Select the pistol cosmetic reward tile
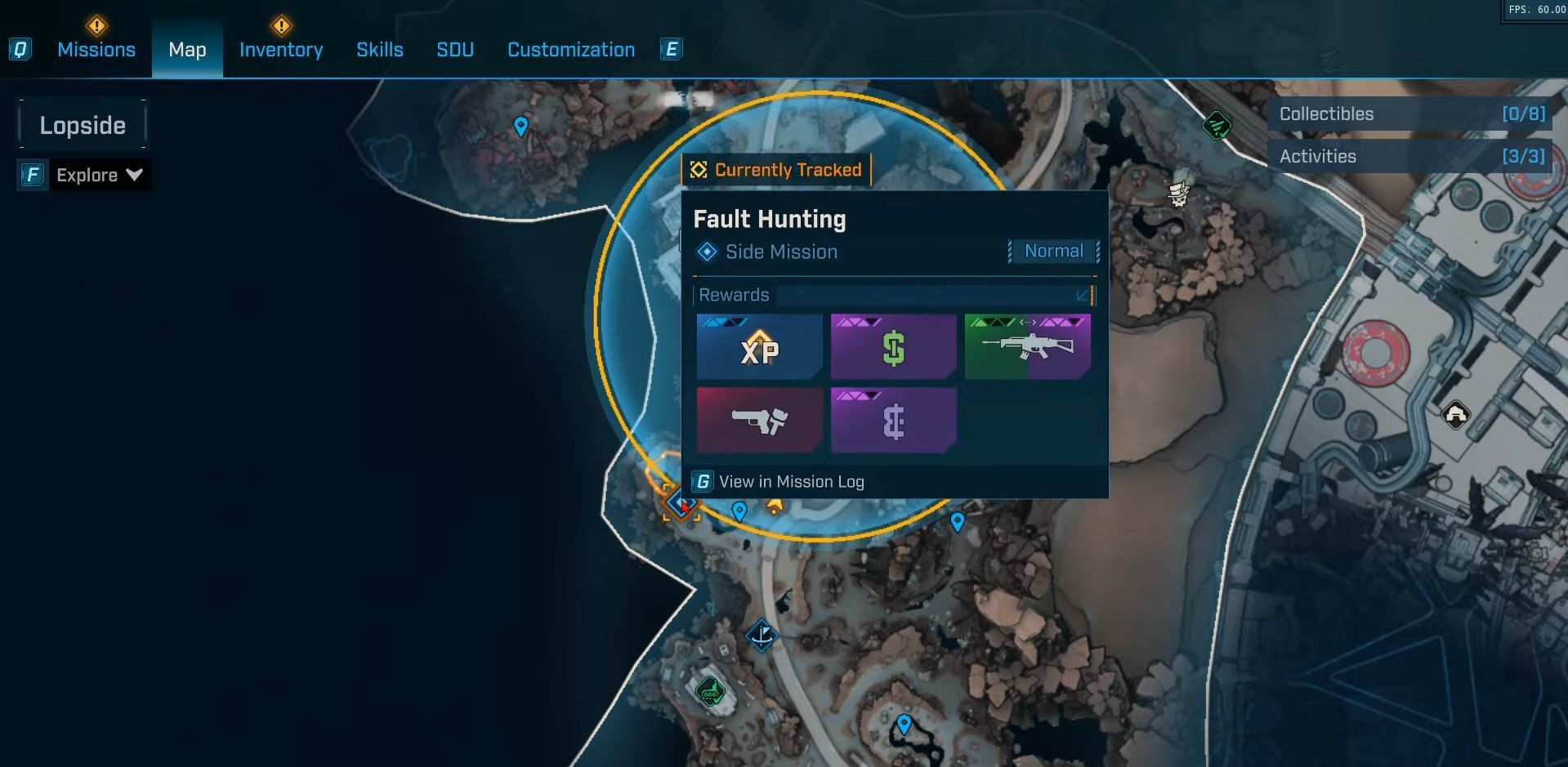This screenshot has width=1568, height=767. 759,420
